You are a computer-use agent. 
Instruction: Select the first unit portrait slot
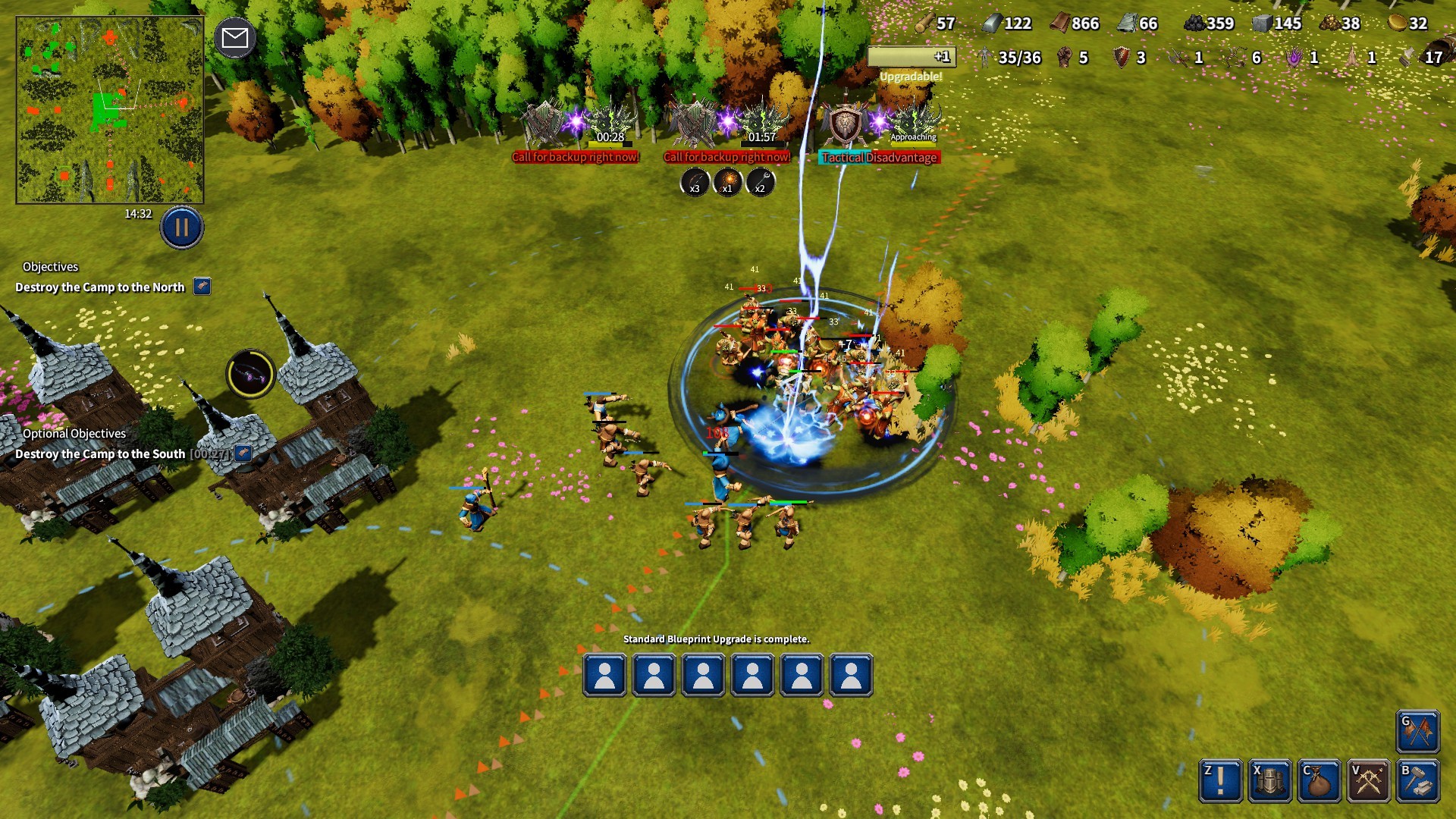tap(604, 676)
